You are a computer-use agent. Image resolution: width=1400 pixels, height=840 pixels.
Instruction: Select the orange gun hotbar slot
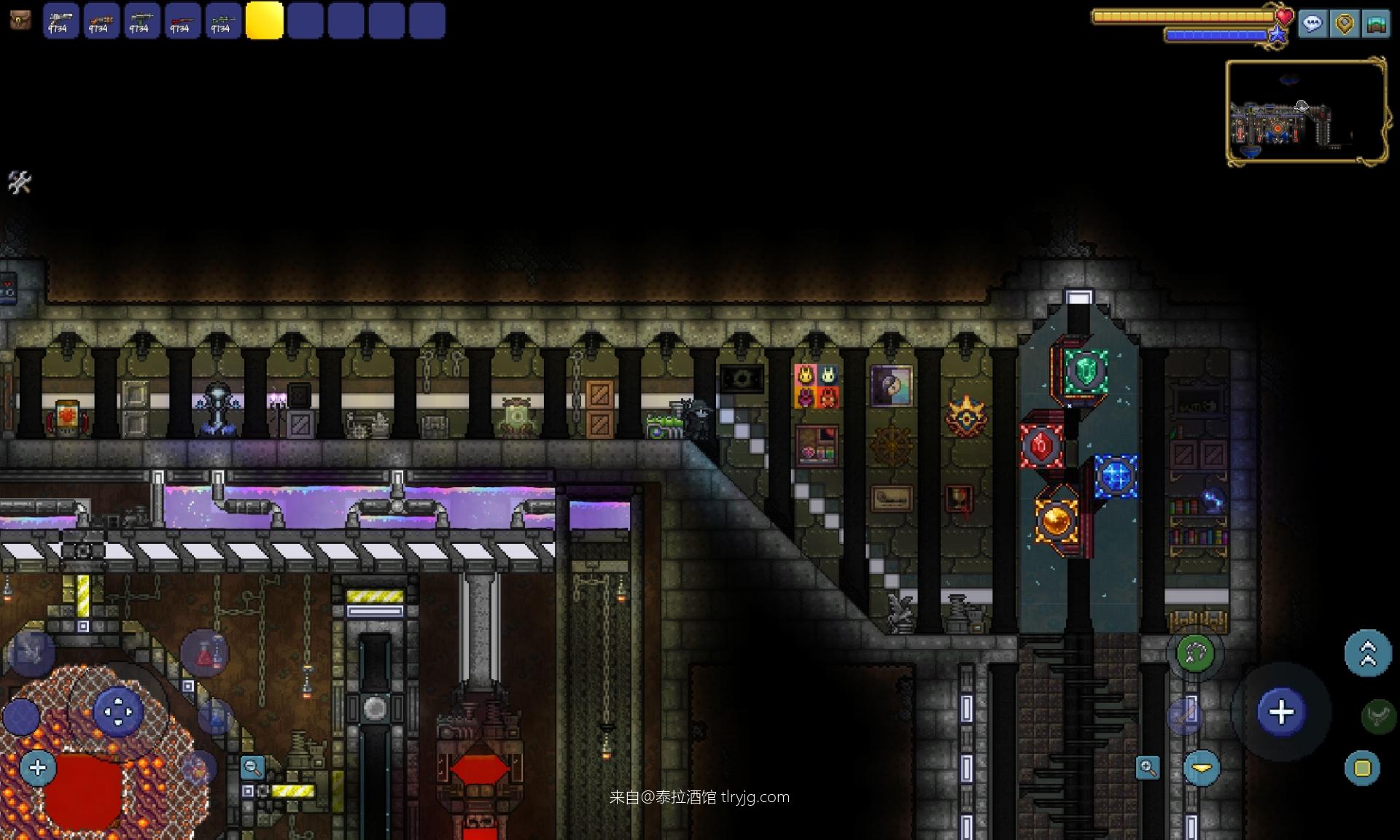tap(101, 20)
